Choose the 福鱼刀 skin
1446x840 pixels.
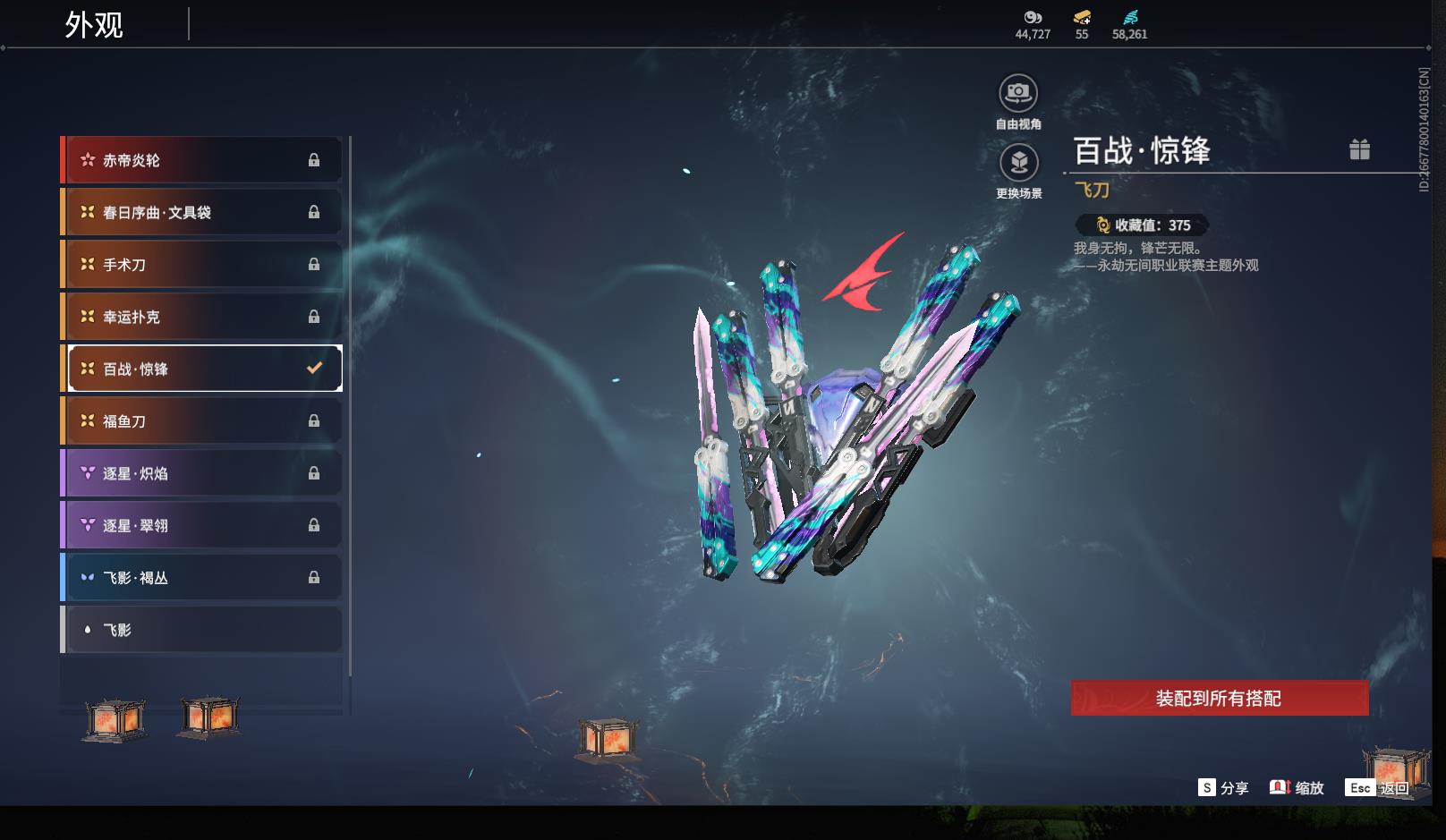202,420
